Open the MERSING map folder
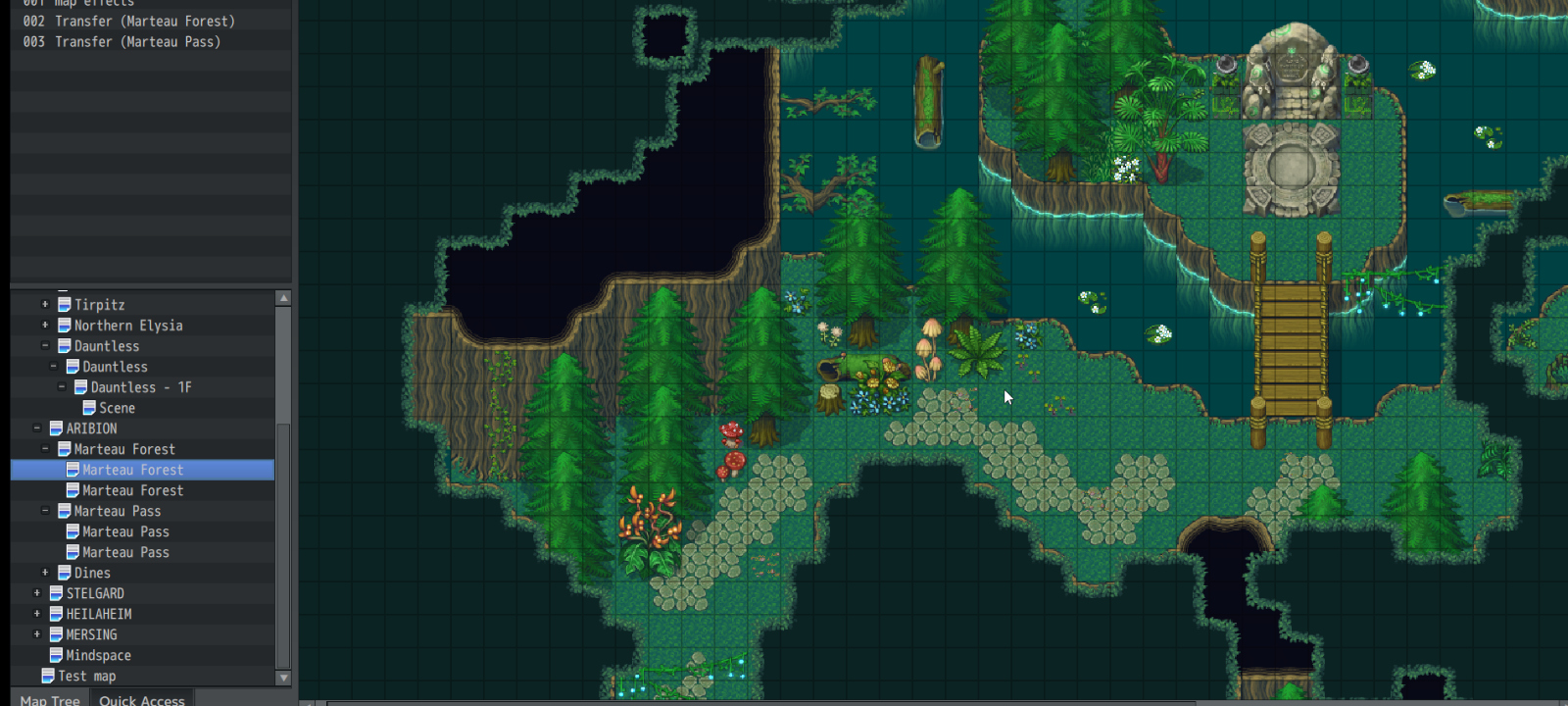This screenshot has width=1568, height=706. tap(91, 634)
